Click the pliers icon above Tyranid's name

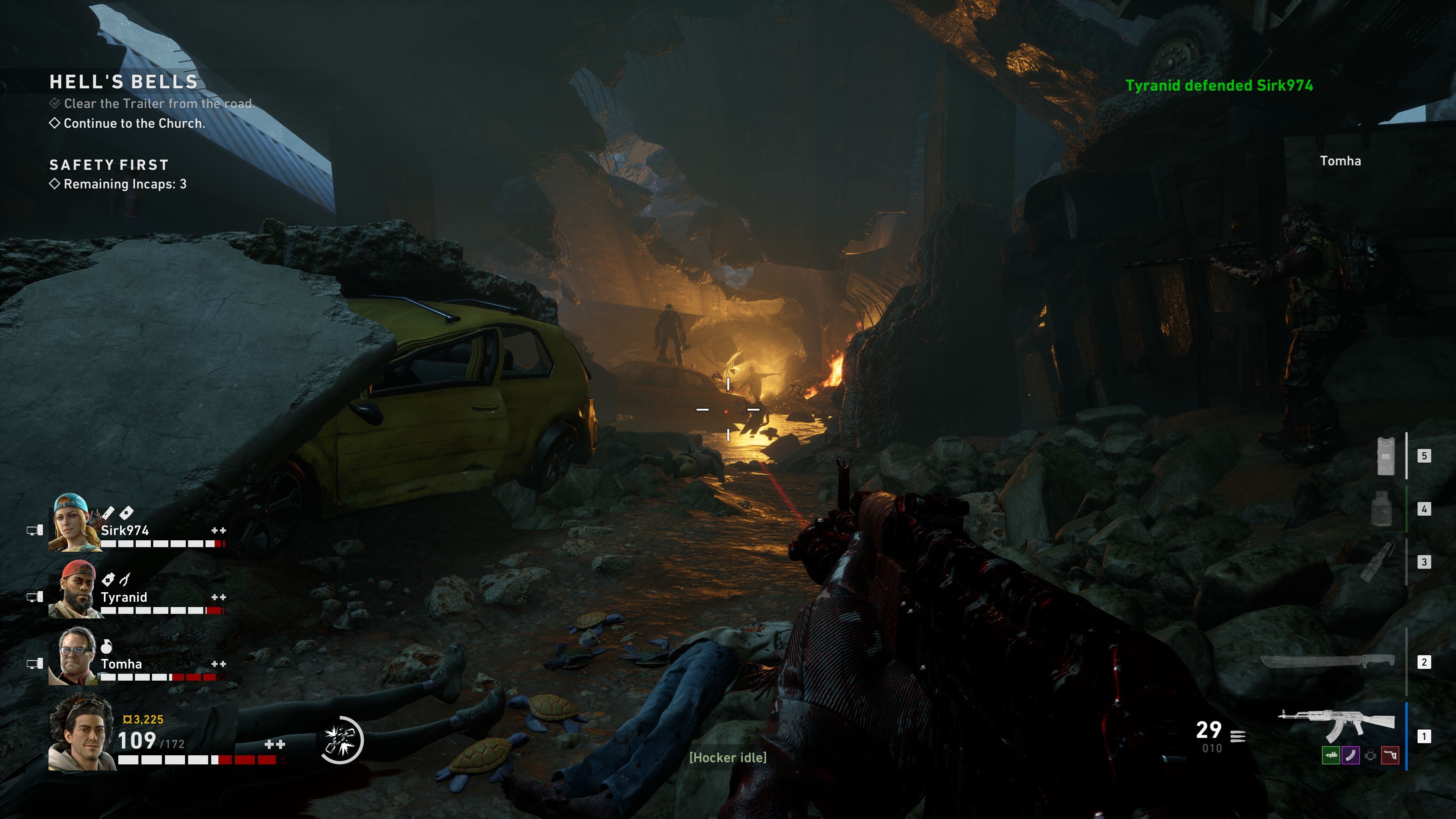pos(125,579)
